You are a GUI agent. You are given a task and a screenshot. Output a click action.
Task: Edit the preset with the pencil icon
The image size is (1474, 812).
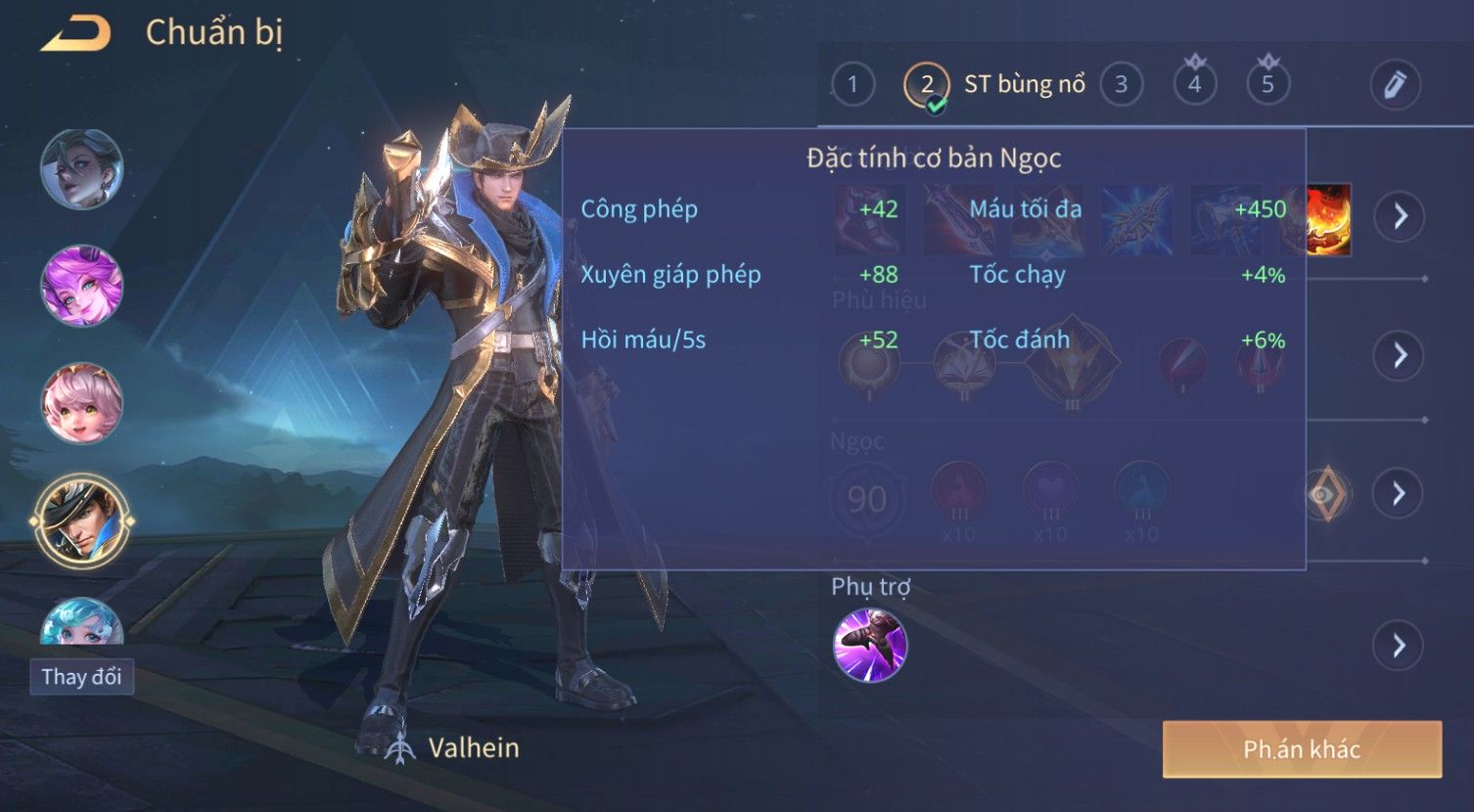[1395, 85]
